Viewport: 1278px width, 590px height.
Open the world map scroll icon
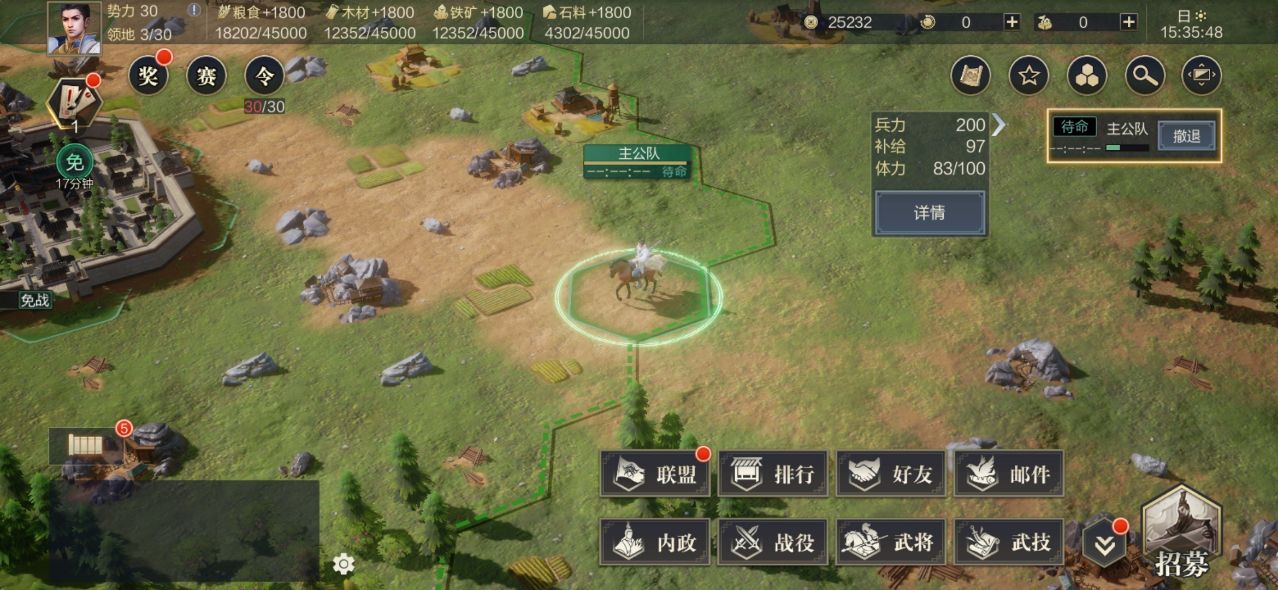point(970,74)
